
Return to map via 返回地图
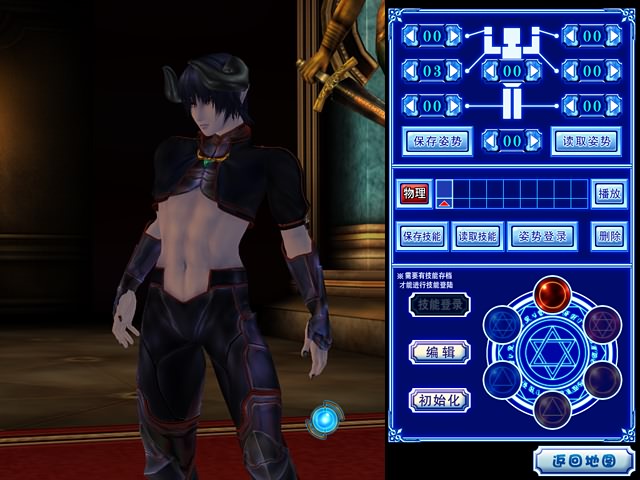click(581, 461)
